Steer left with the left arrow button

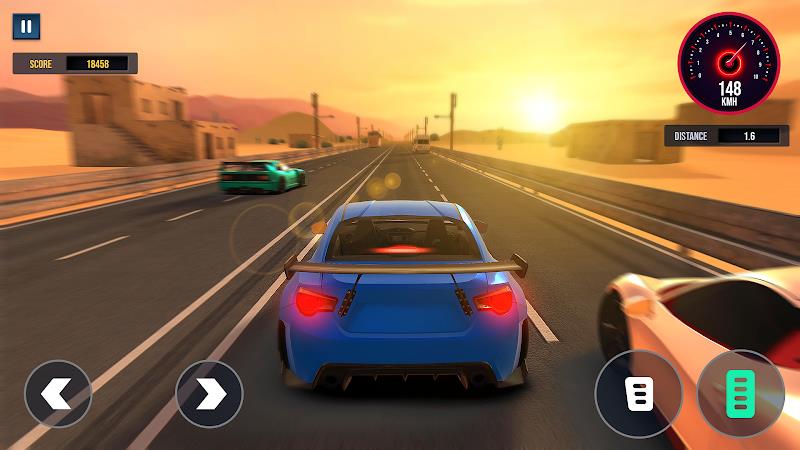(x=58, y=394)
